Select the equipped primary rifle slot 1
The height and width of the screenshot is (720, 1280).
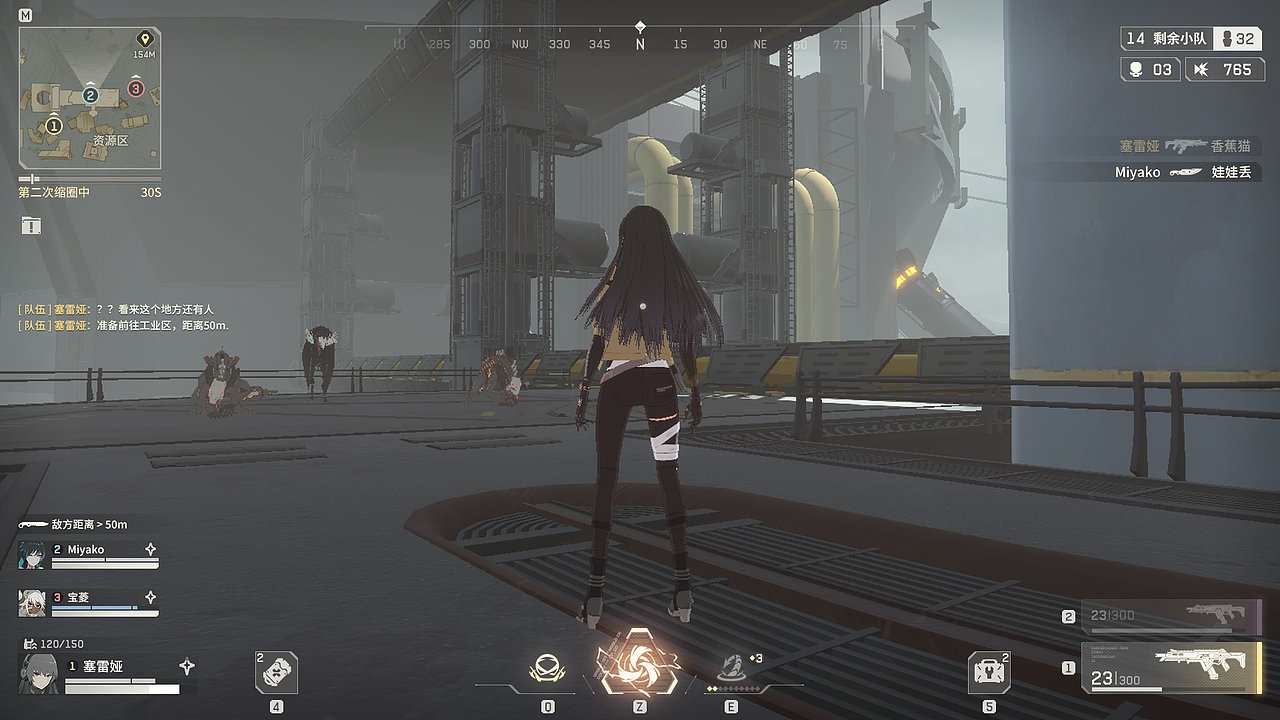point(1170,667)
